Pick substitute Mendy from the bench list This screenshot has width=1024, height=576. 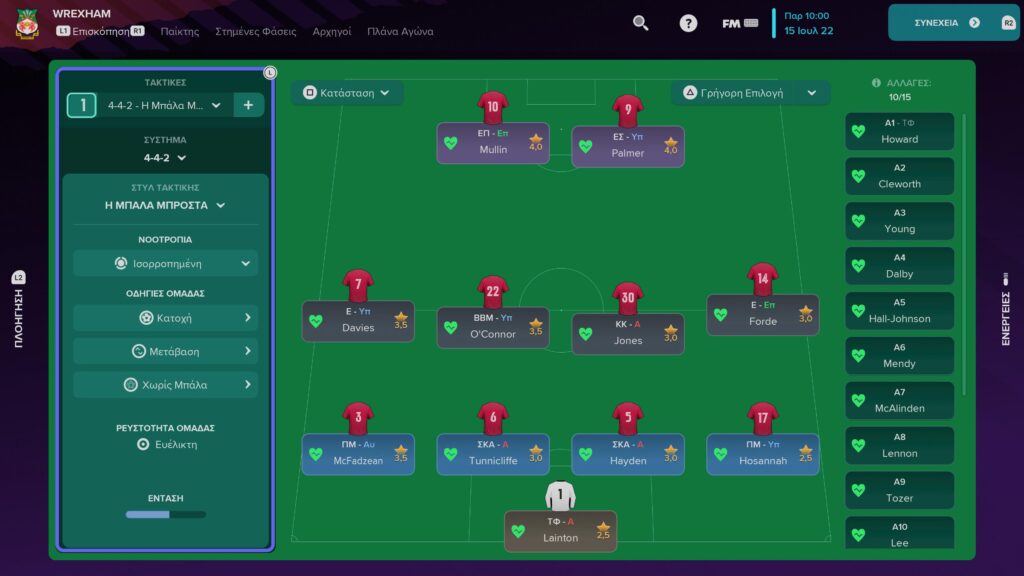coord(899,356)
